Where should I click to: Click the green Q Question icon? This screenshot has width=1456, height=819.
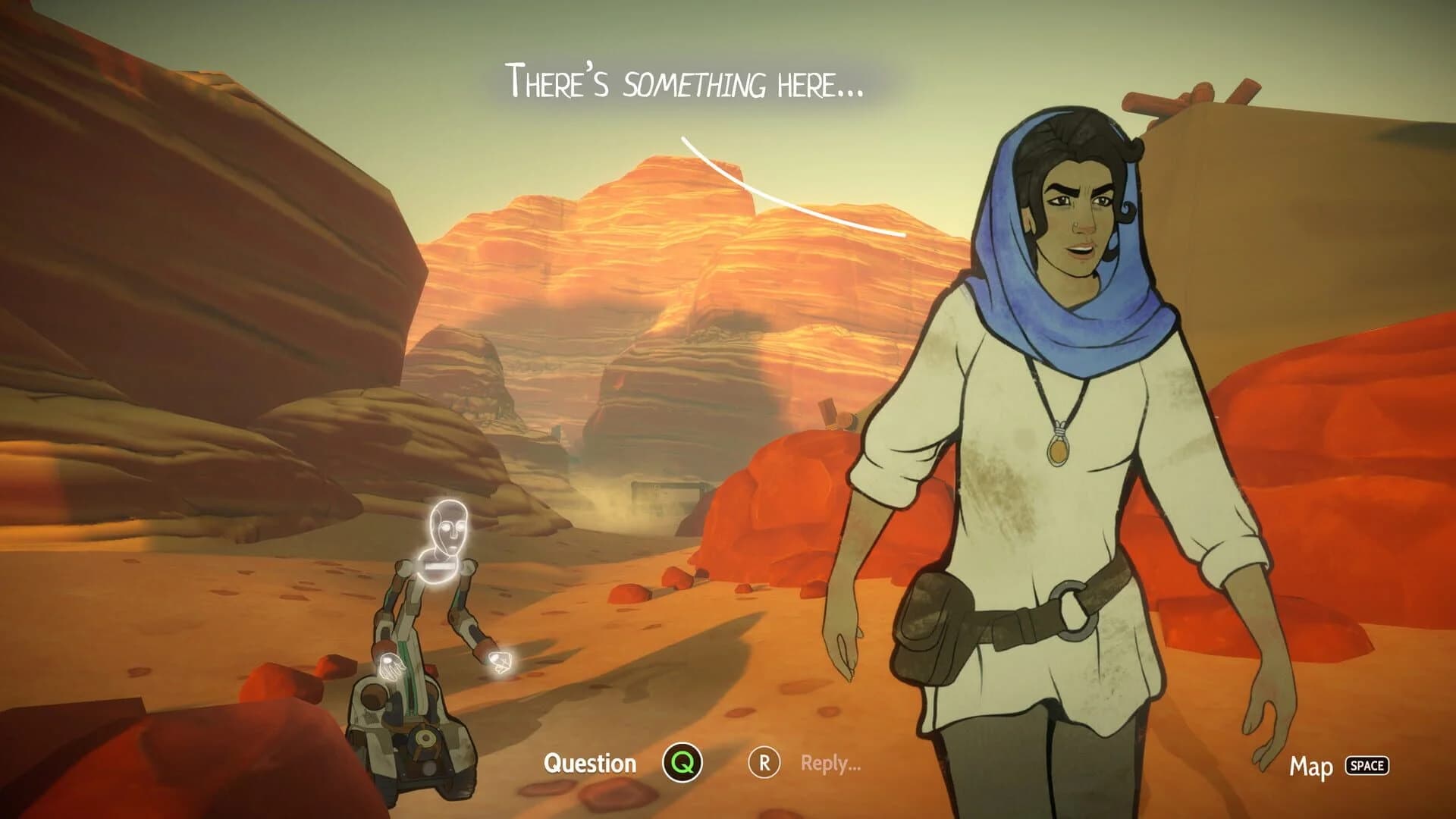click(683, 764)
